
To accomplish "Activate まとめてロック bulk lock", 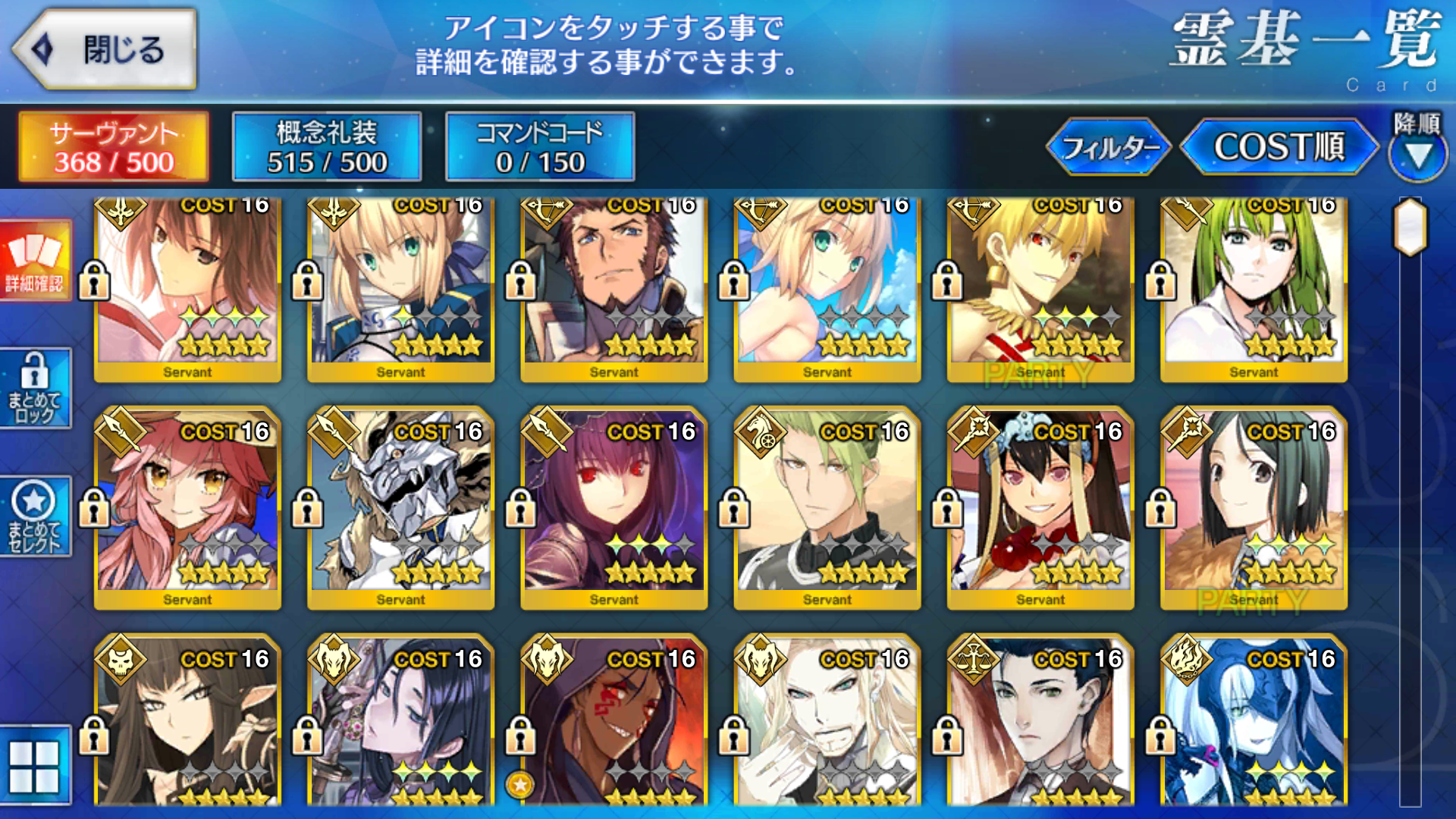I will click(35, 388).
